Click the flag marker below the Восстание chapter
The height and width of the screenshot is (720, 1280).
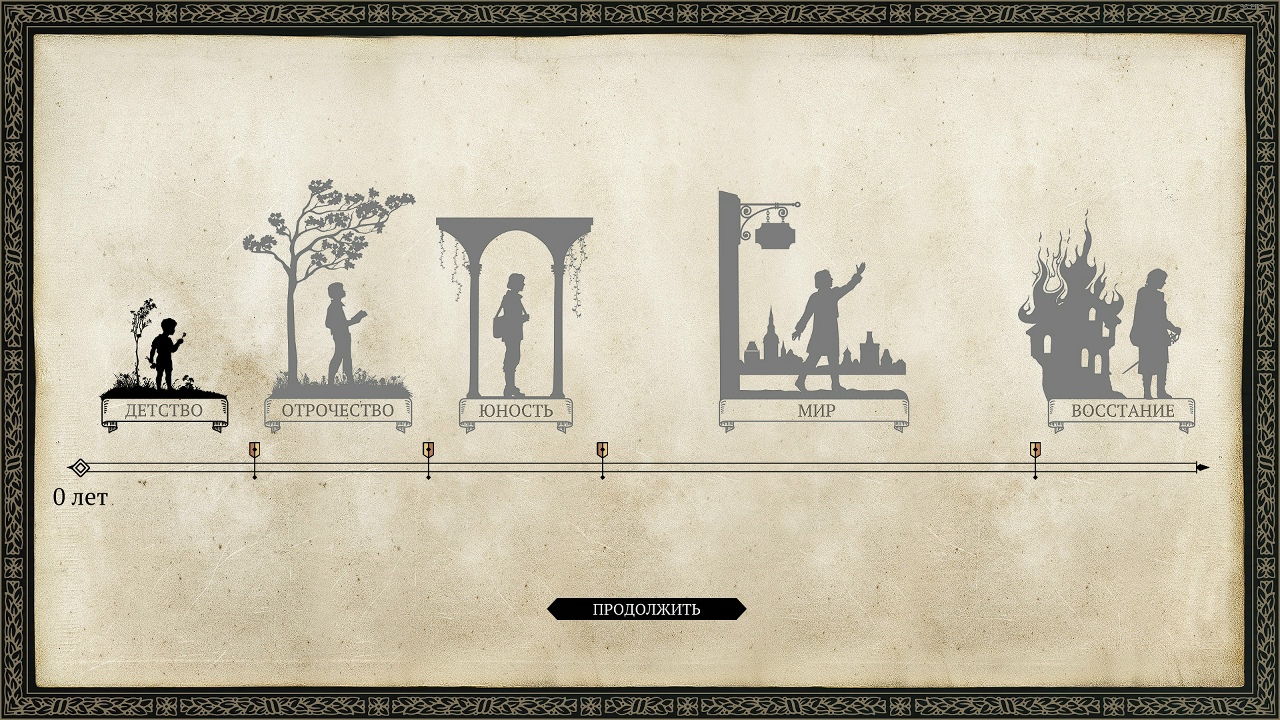tap(1035, 451)
